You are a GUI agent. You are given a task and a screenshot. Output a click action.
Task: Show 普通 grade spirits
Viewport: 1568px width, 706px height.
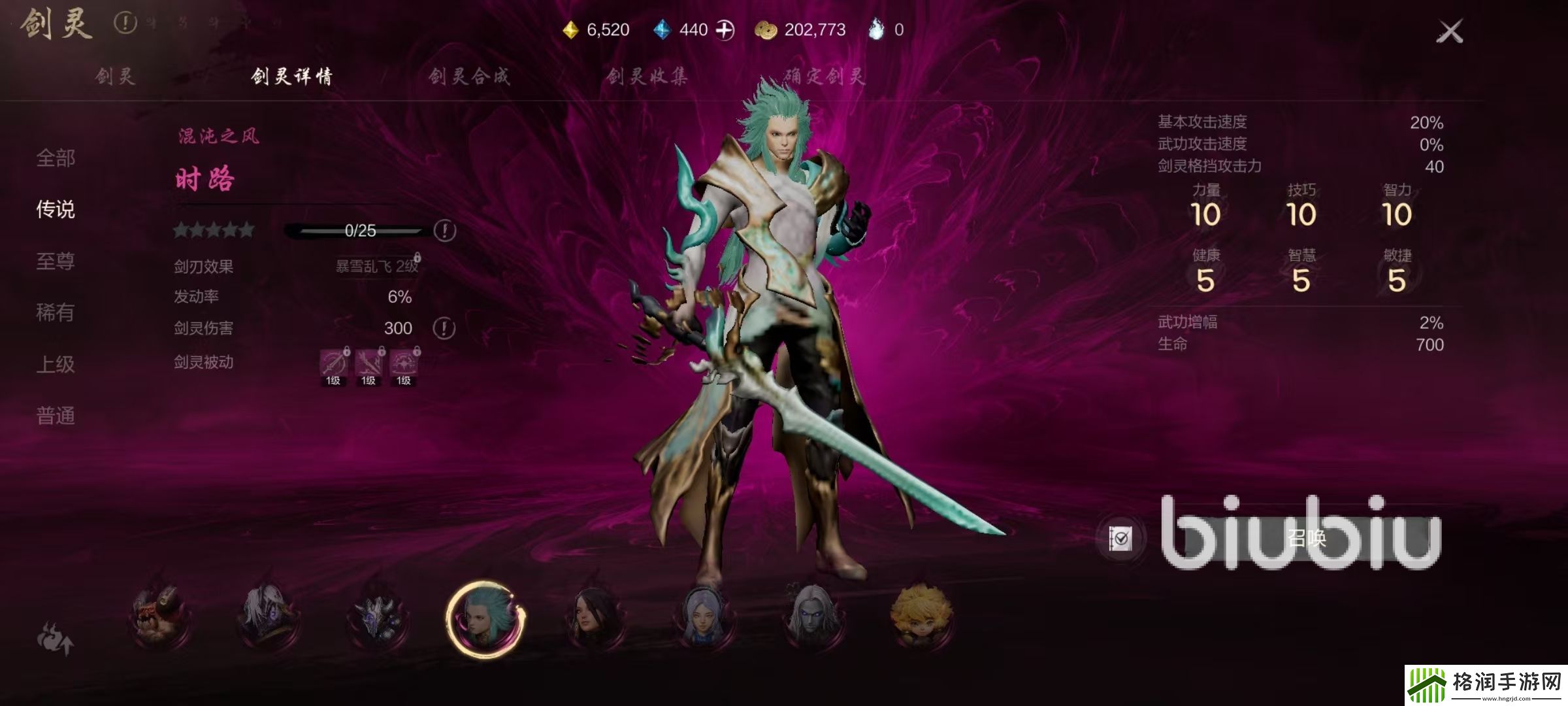click(x=56, y=416)
